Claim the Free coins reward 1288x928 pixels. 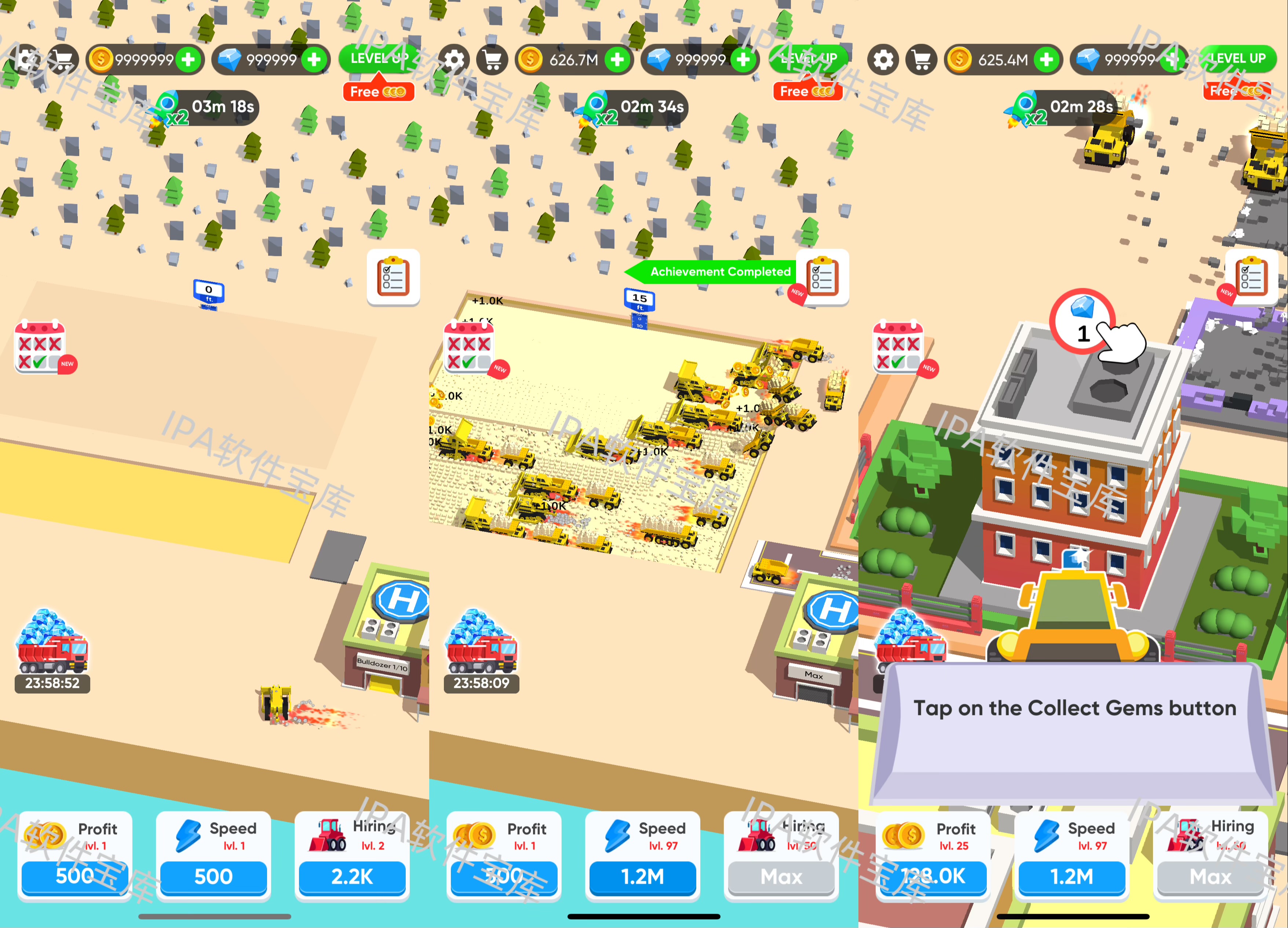(378, 91)
